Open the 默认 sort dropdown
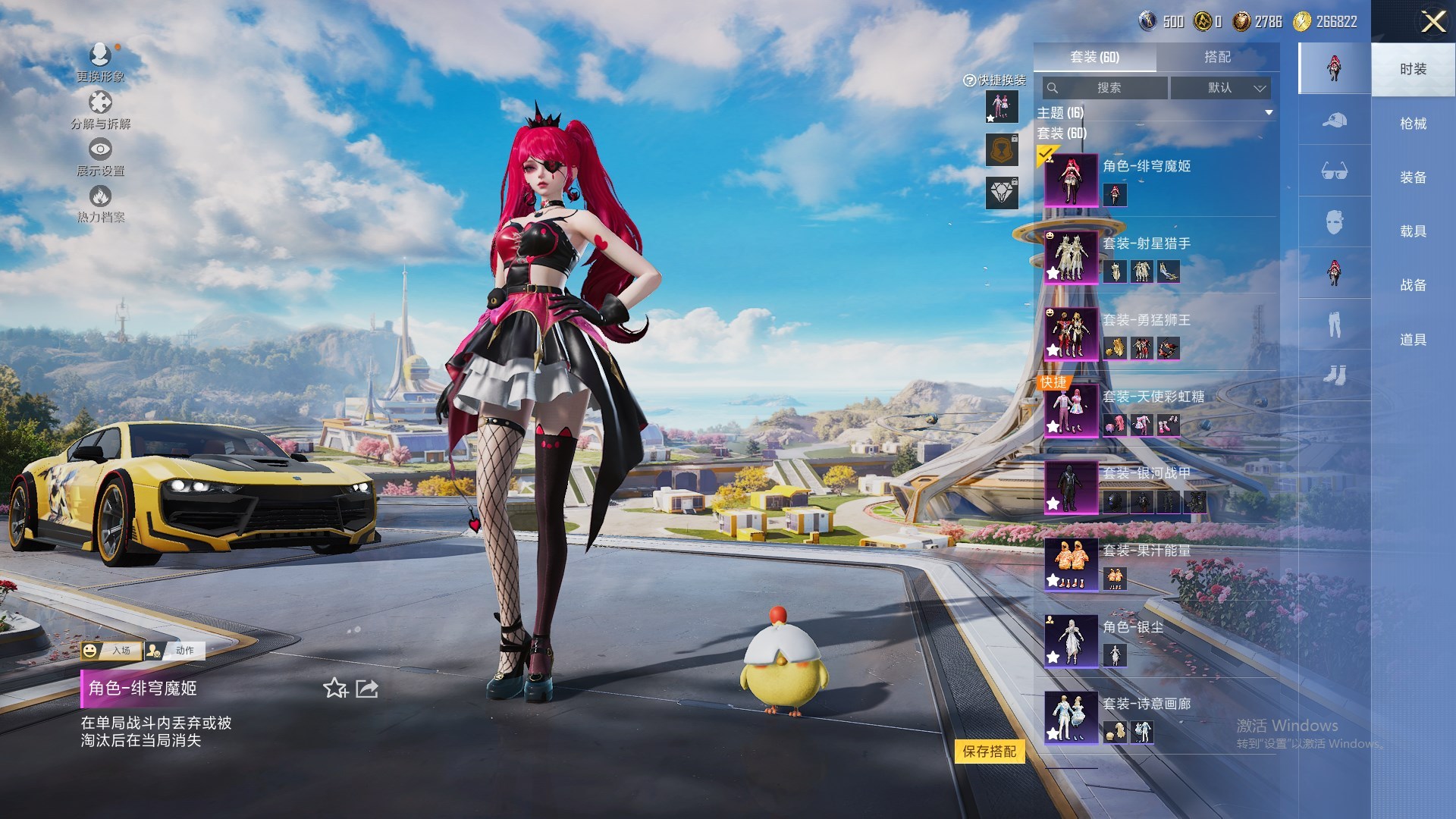The width and height of the screenshot is (1456, 819). pyautogui.click(x=1221, y=88)
